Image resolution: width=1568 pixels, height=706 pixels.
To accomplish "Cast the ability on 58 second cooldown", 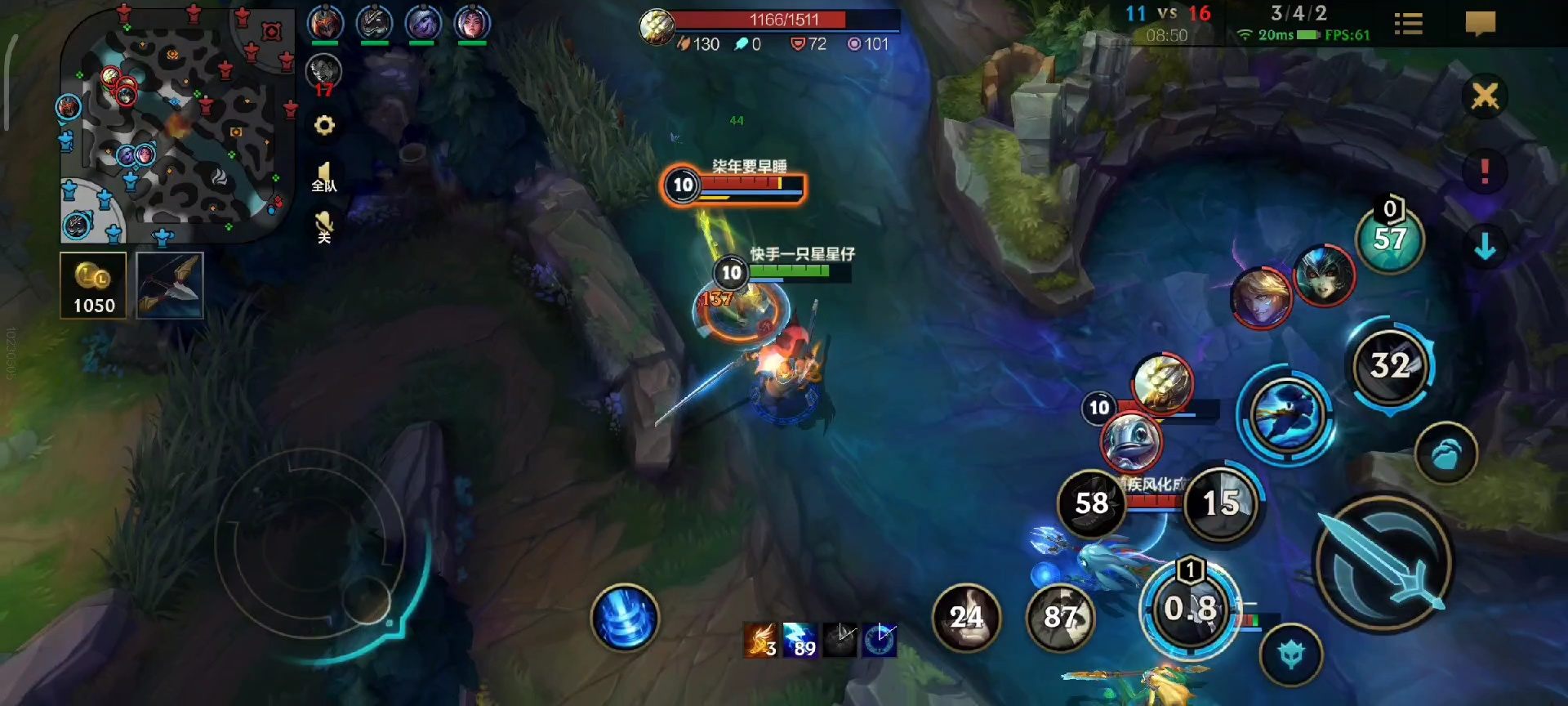I will click(x=1090, y=504).
